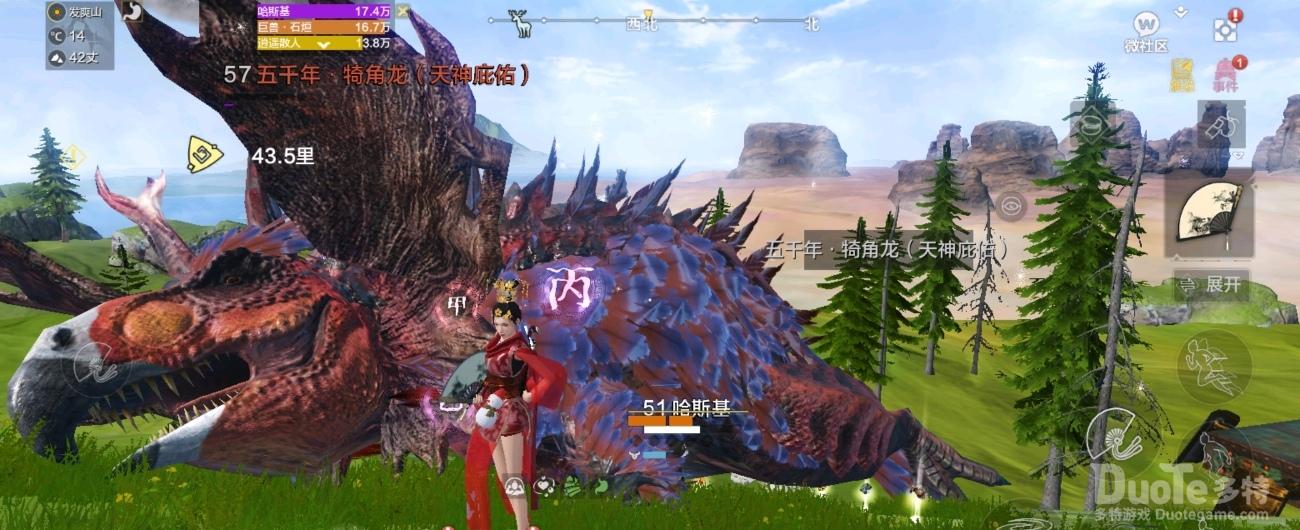The width and height of the screenshot is (1300, 530).
Task: Tap the compass direction bar
Action: pos(650,22)
